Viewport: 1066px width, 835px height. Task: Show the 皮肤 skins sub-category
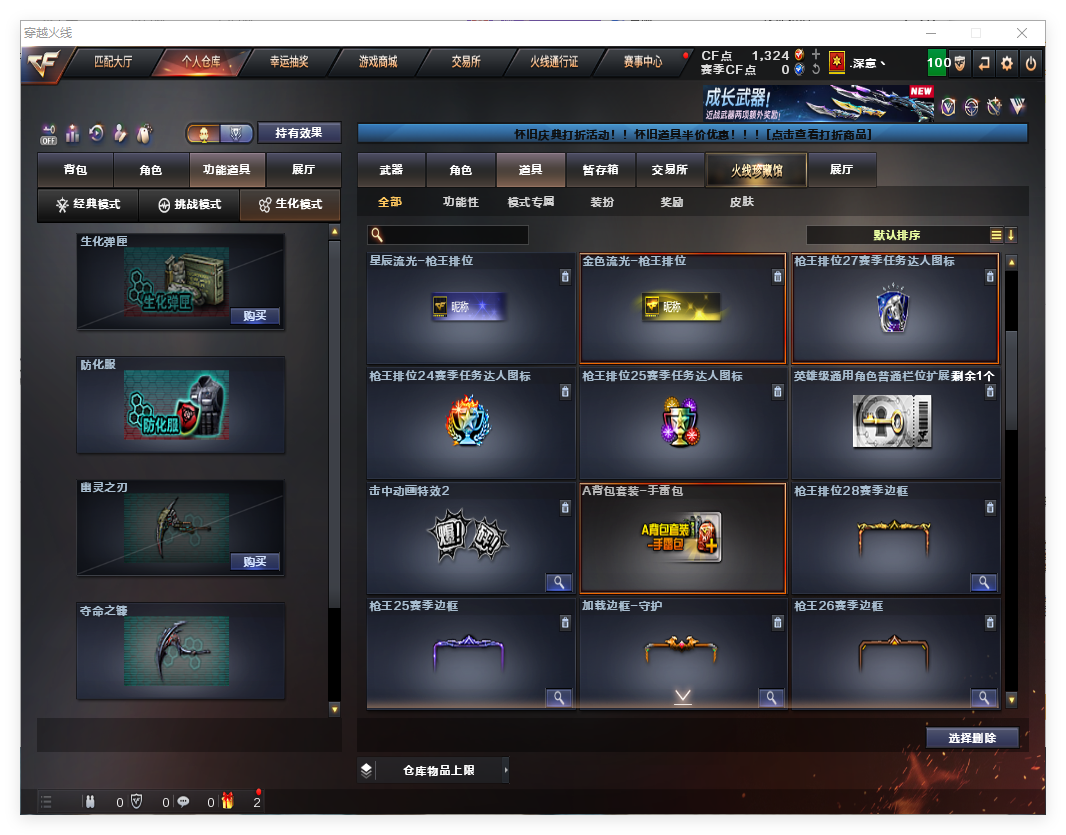click(x=742, y=202)
